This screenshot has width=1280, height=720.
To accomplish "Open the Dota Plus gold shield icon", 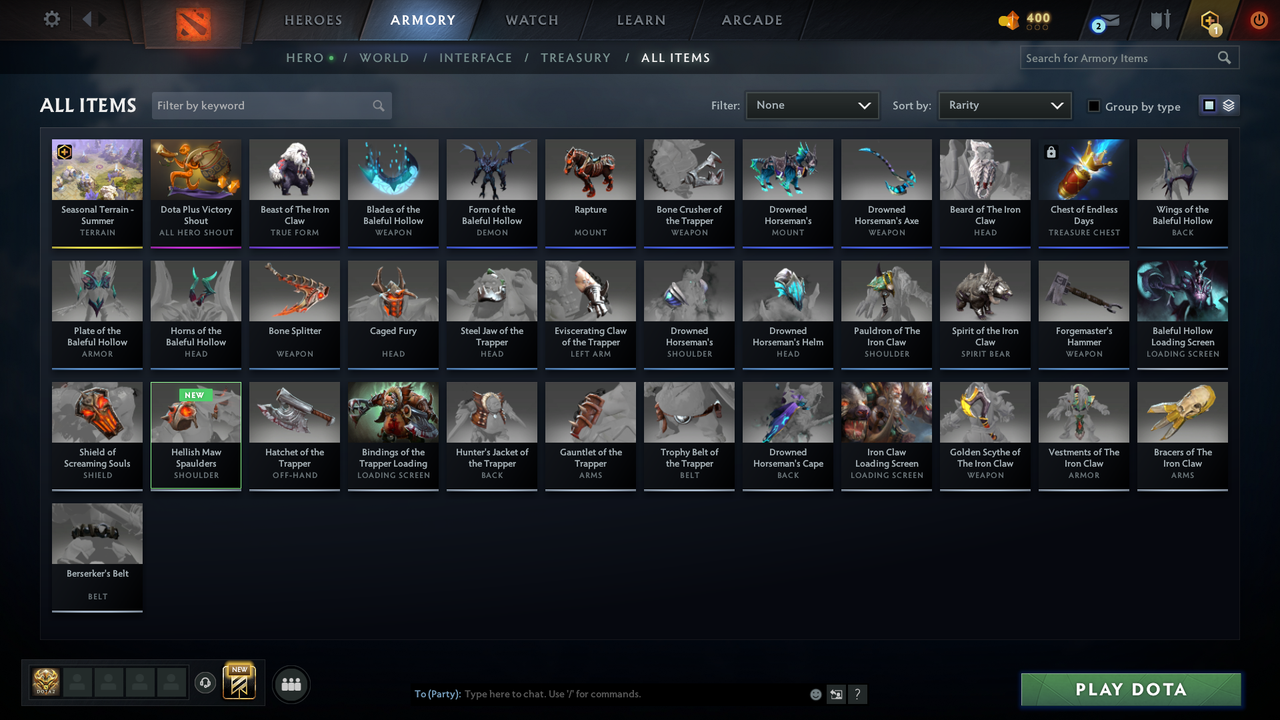I will [1209, 20].
